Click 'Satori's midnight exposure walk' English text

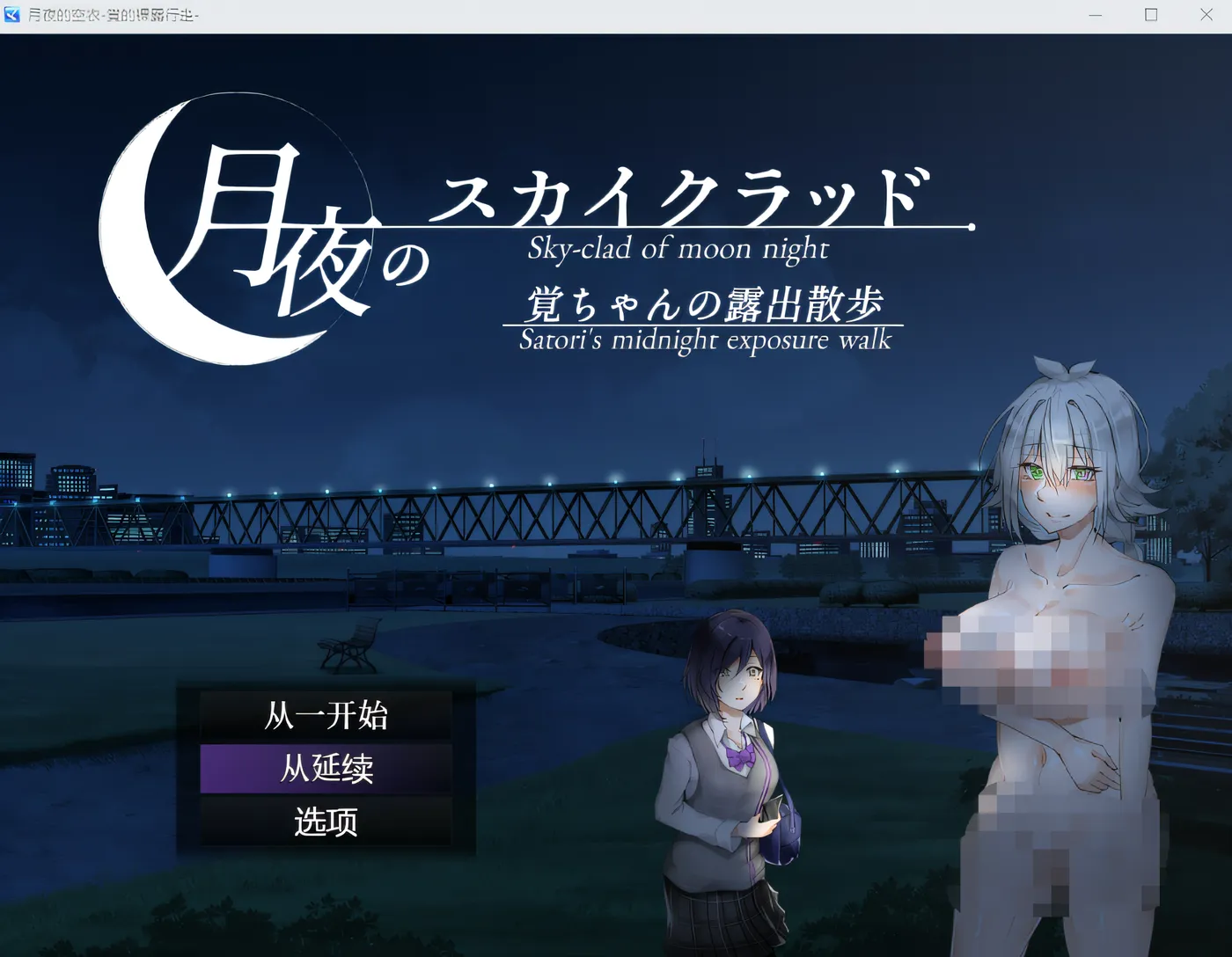[x=704, y=340]
